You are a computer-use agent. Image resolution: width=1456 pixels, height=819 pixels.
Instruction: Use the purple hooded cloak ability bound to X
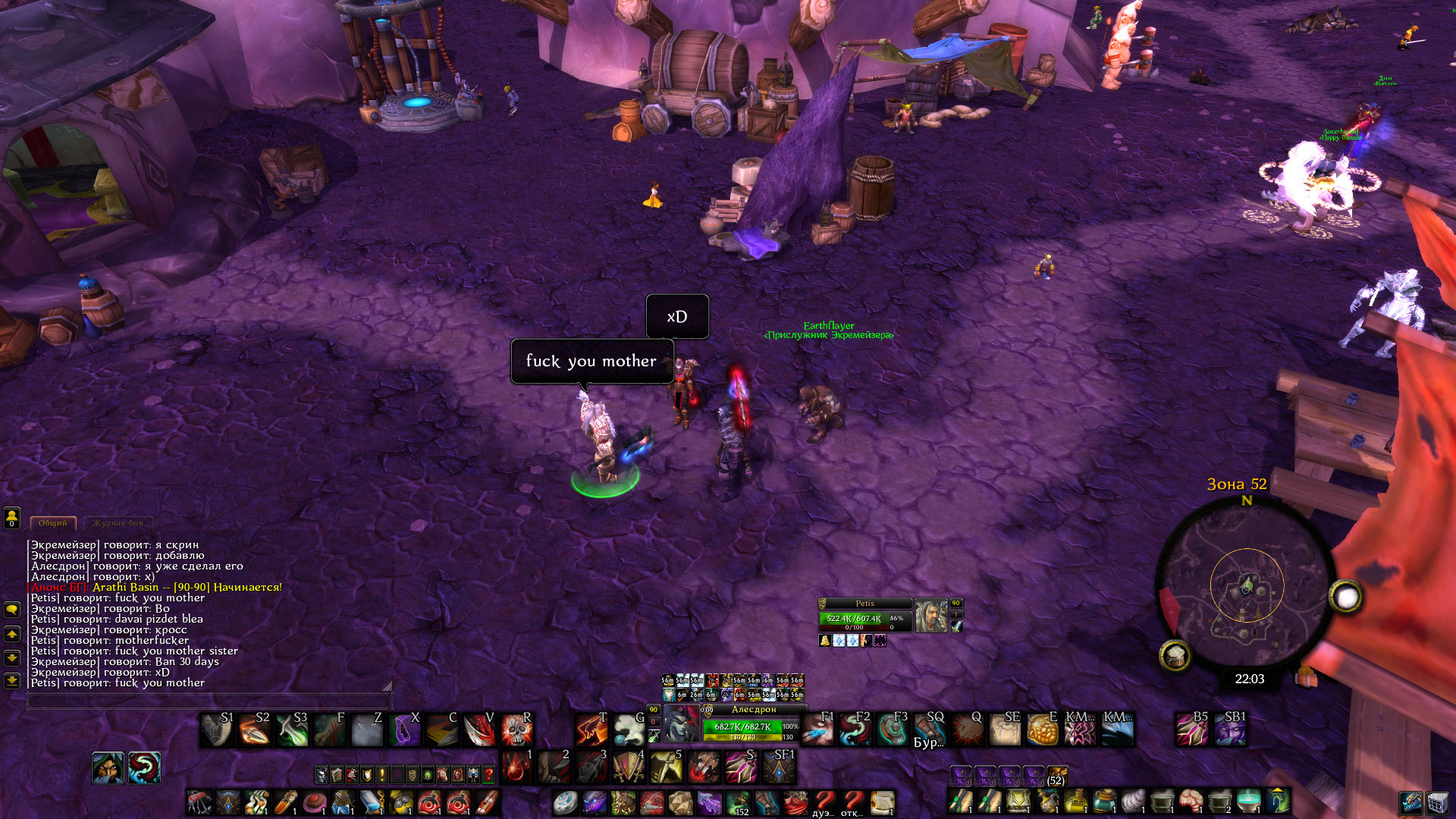pos(404,730)
